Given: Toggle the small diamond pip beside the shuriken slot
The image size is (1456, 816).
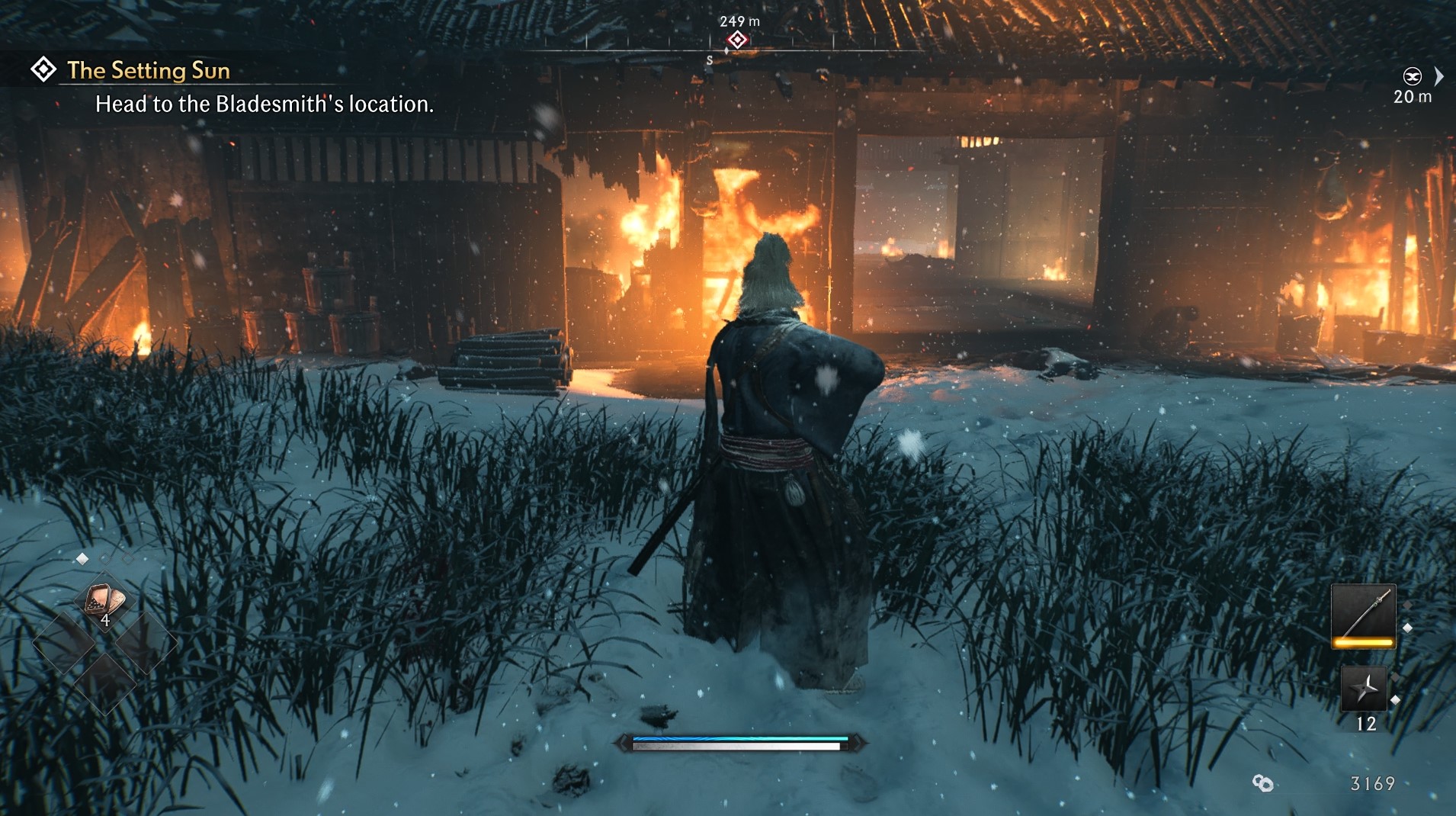Looking at the screenshot, I should pos(1396,700).
